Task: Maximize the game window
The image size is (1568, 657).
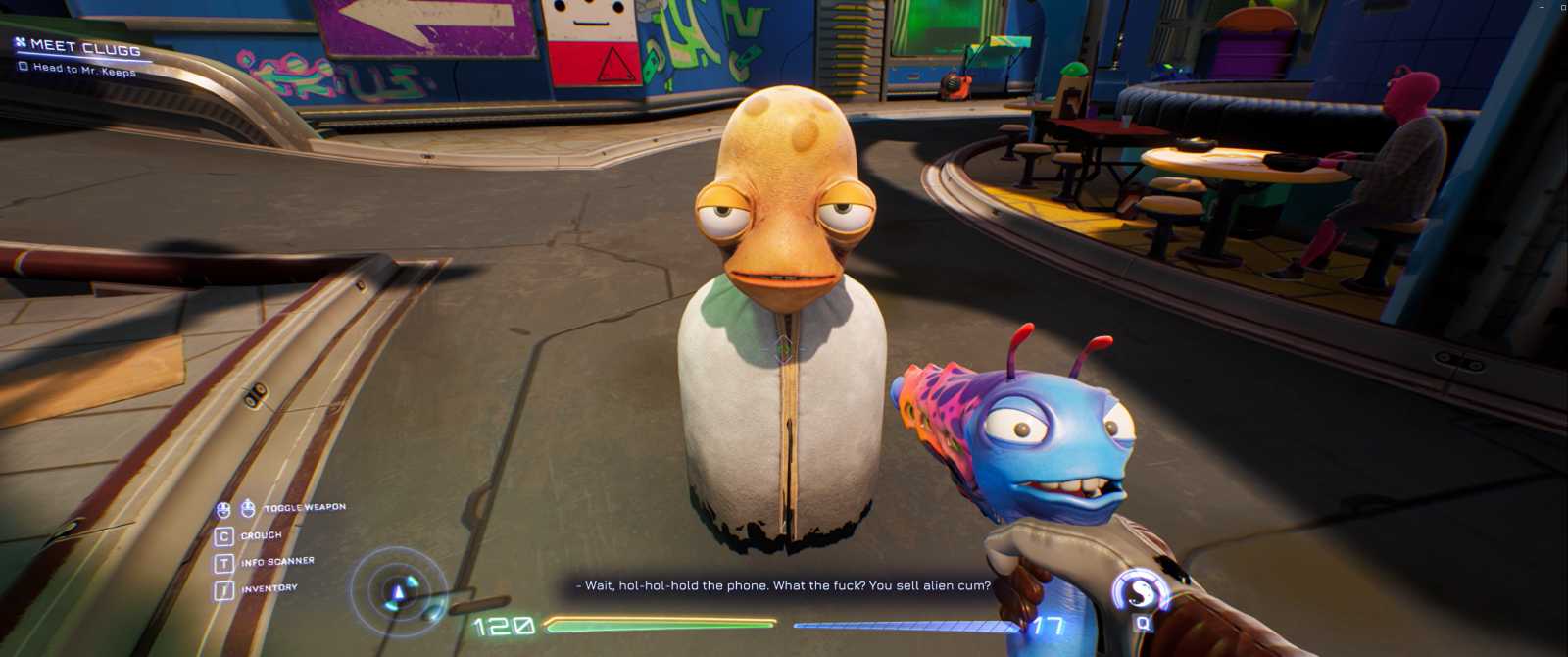Action: coord(1561,7)
